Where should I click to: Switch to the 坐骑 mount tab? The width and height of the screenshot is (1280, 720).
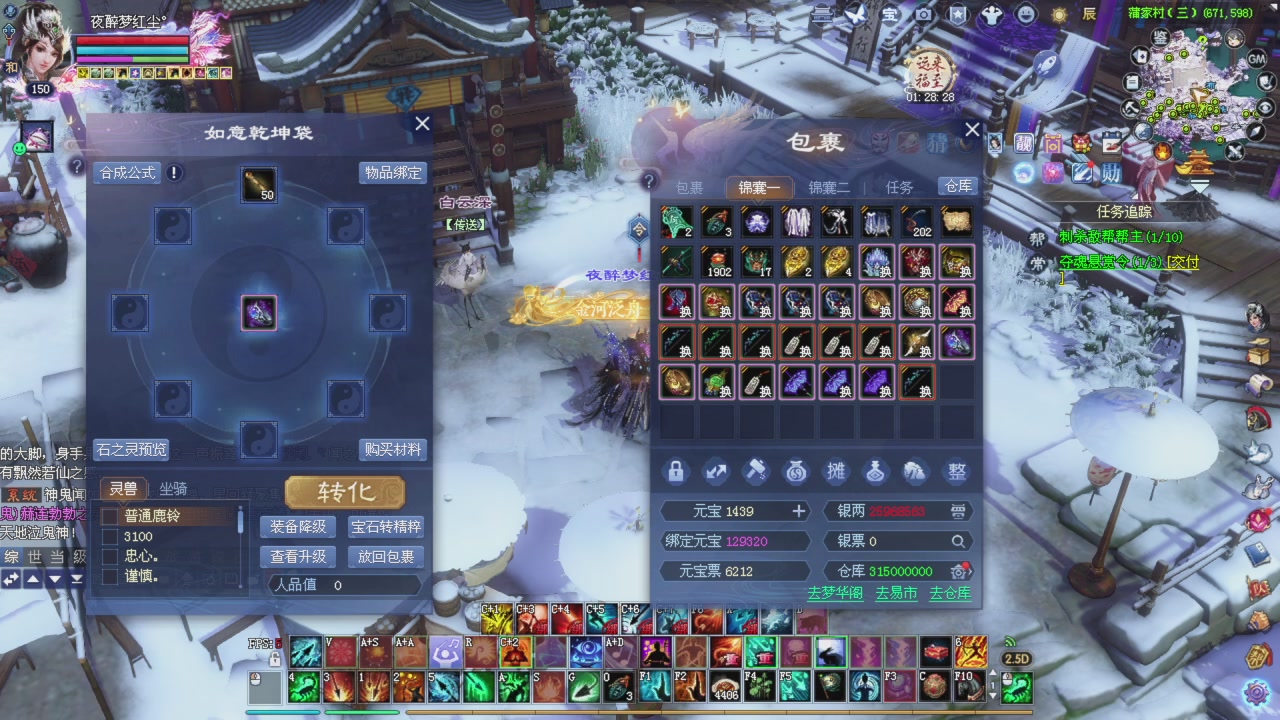pyautogui.click(x=174, y=489)
